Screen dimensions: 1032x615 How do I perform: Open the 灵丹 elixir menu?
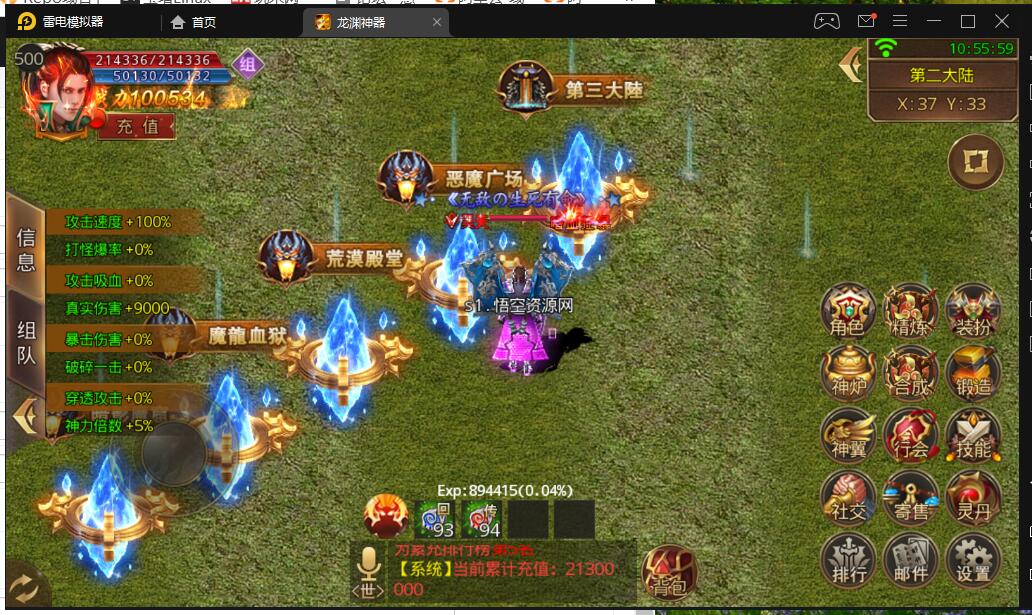click(x=972, y=497)
